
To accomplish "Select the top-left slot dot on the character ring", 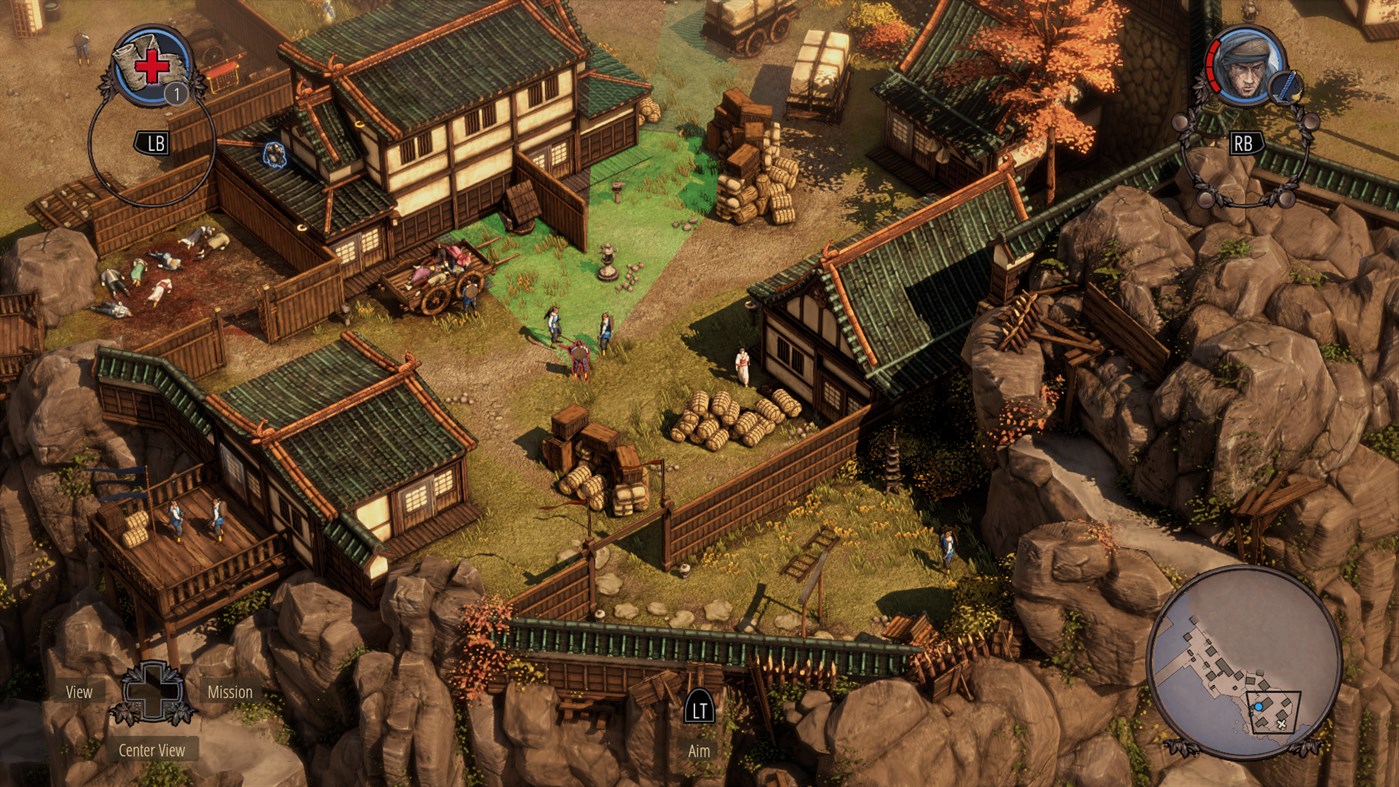I will coord(1183,121).
